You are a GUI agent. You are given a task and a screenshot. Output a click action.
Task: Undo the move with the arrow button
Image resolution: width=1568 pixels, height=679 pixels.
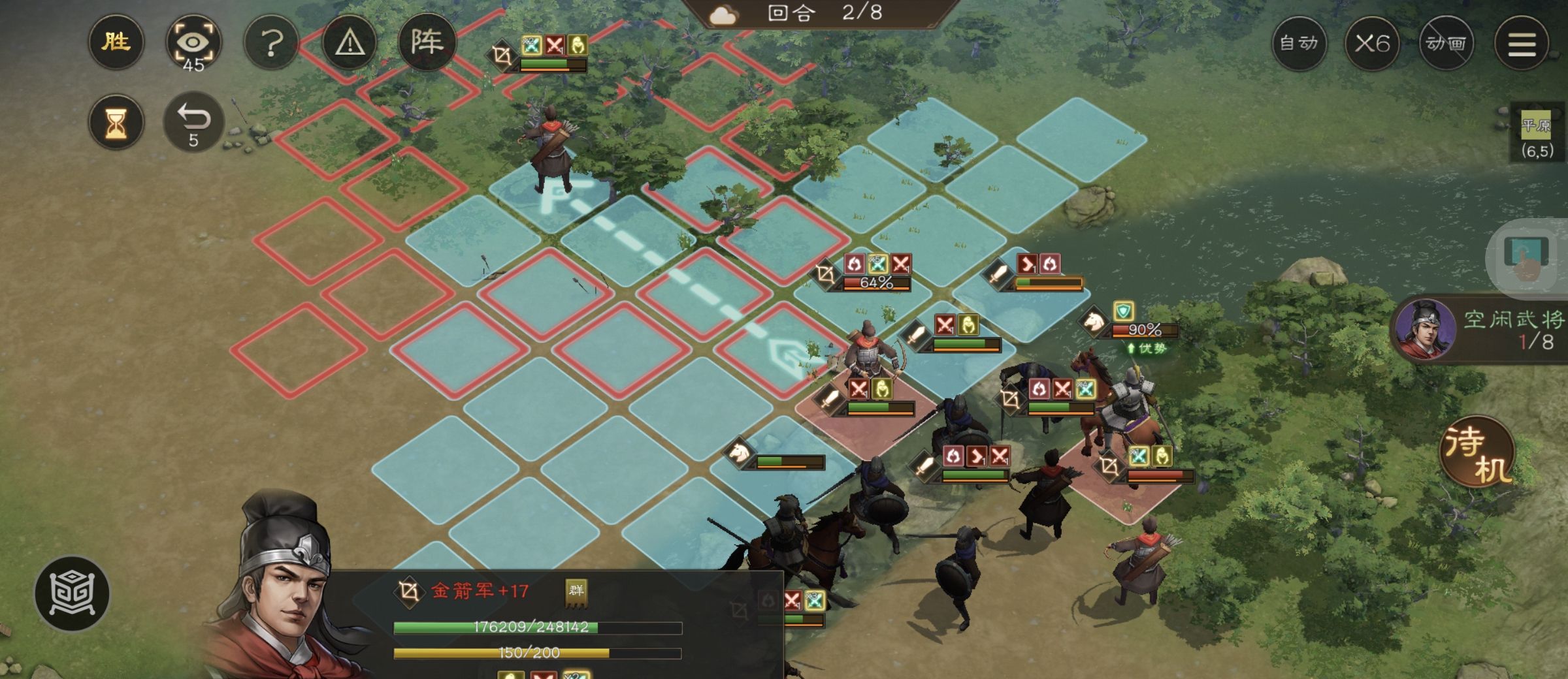(193, 122)
